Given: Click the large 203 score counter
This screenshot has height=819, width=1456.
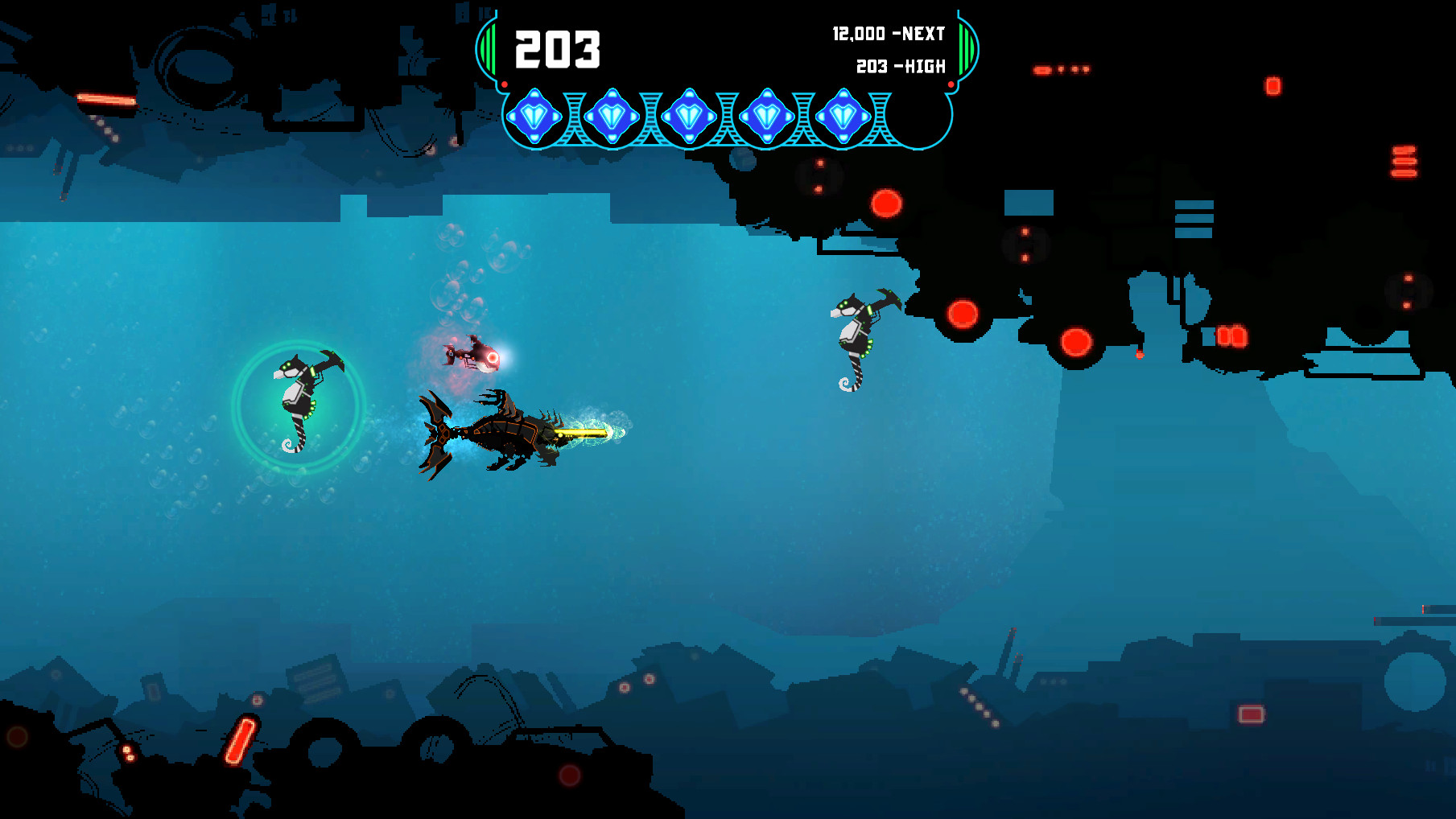Looking at the screenshot, I should pyautogui.click(x=559, y=48).
